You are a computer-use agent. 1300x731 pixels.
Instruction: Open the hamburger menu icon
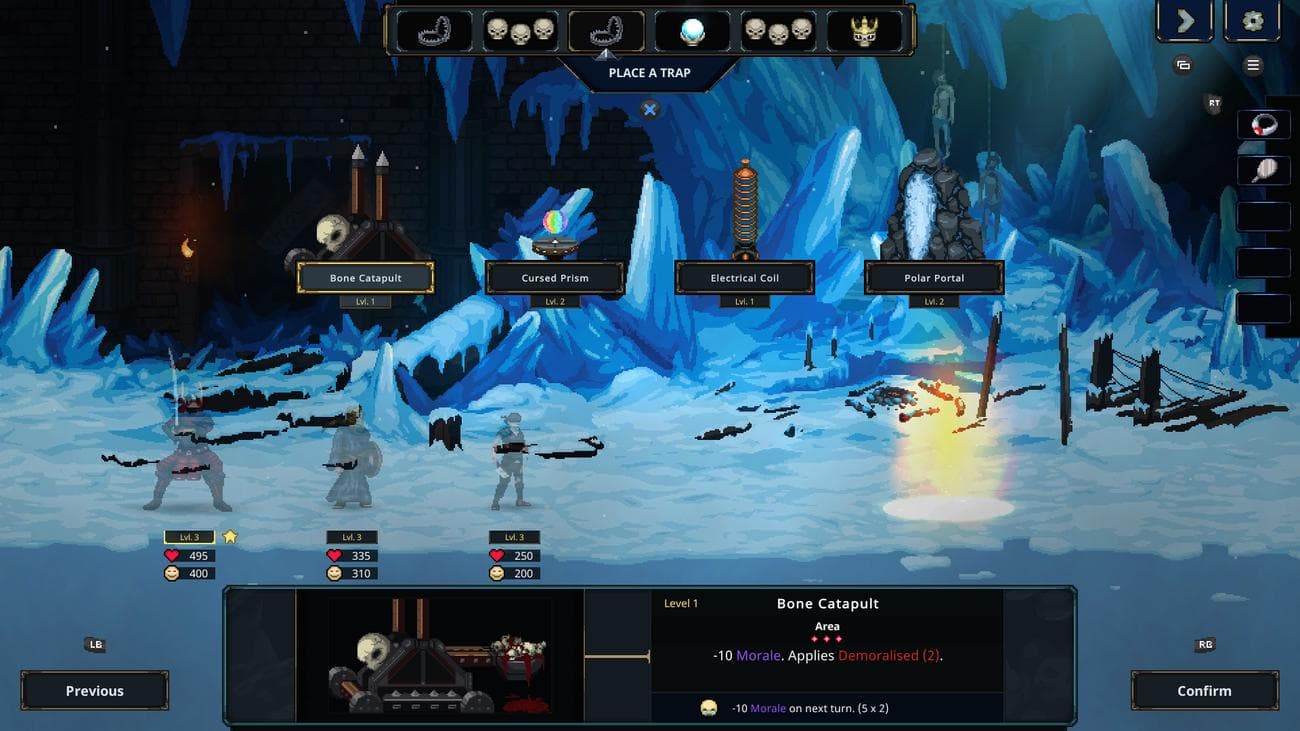(x=1253, y=65)
